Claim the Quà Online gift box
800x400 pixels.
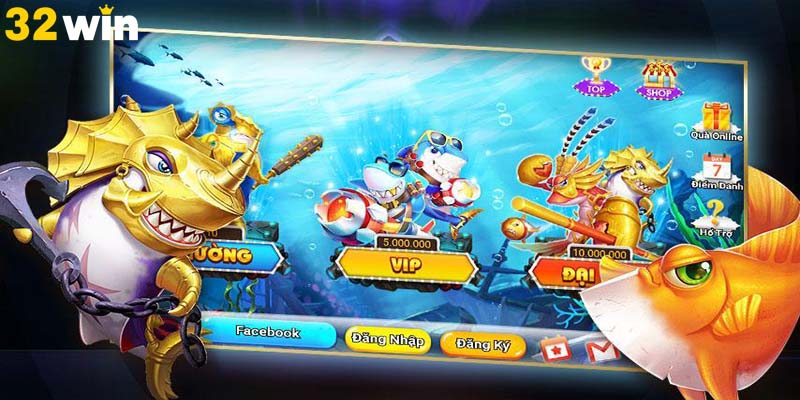[x=714, y=118]
